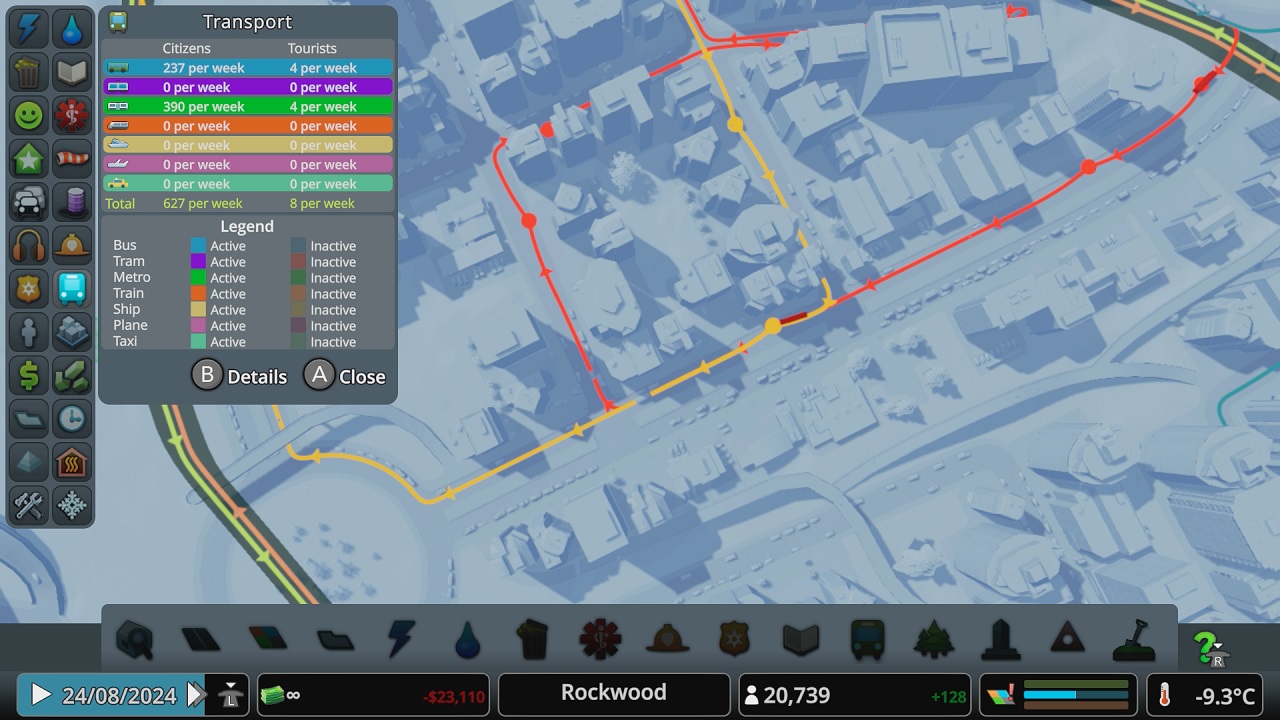Open the electricity info view
This screenshot has width=1280, height=720.
pyautogui.click(x=28, y=28)
